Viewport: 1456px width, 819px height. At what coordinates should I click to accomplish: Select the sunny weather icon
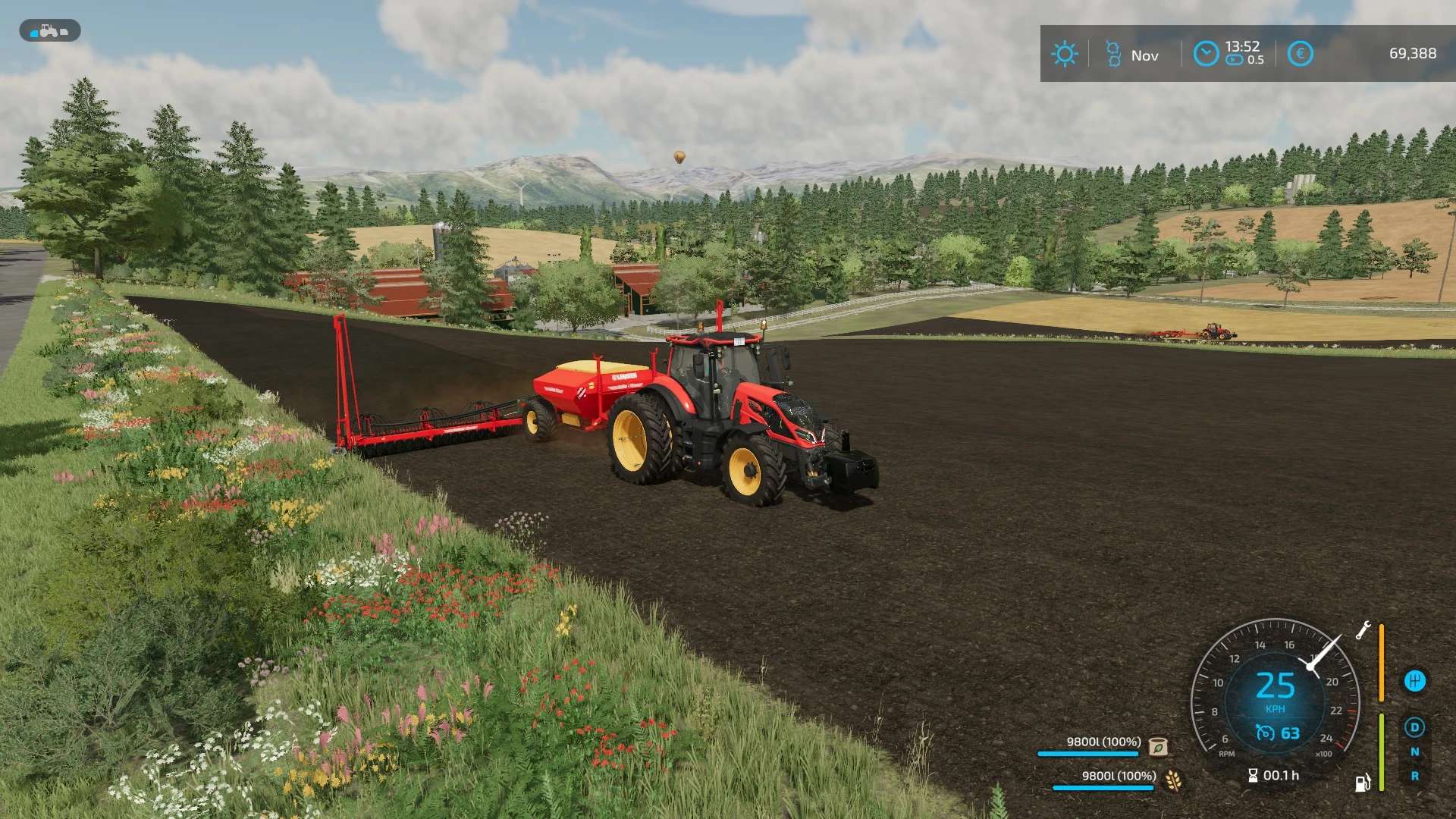pos(1064,54)
